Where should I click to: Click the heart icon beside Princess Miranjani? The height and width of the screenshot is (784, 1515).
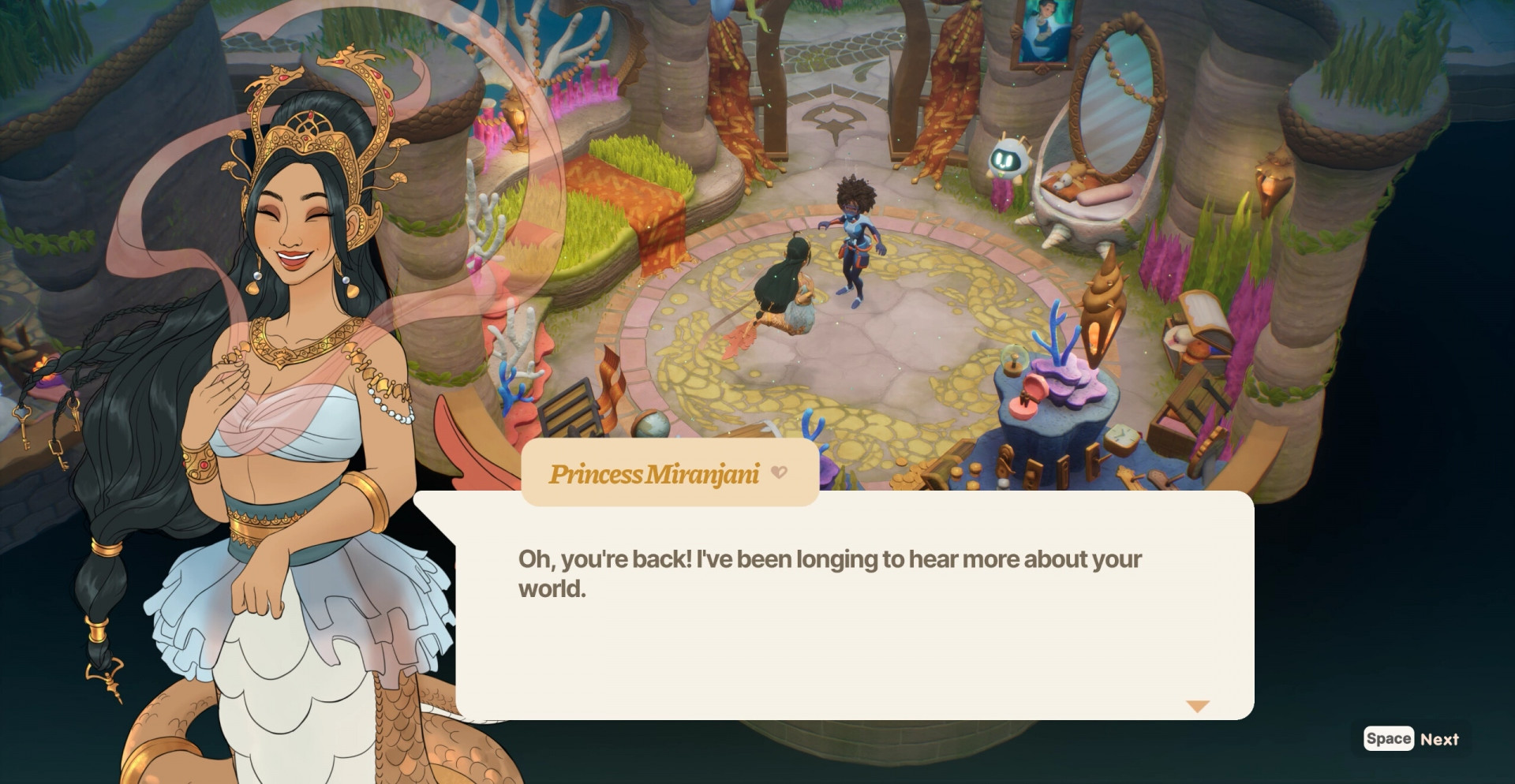(x=779, y=472)
